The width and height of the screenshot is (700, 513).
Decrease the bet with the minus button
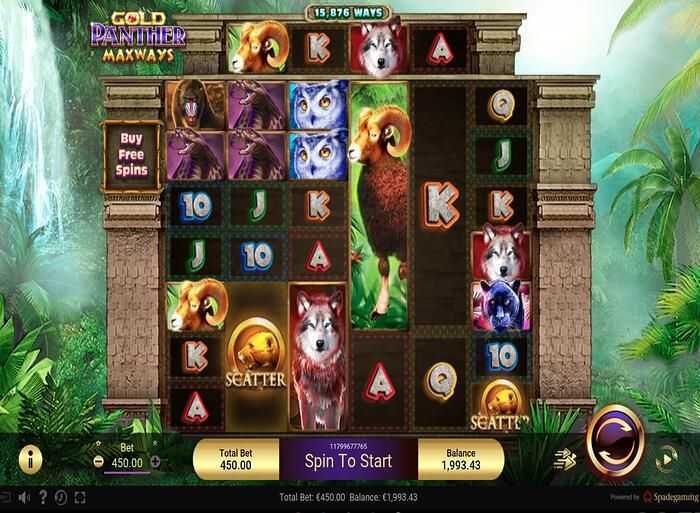click(98, 462)
